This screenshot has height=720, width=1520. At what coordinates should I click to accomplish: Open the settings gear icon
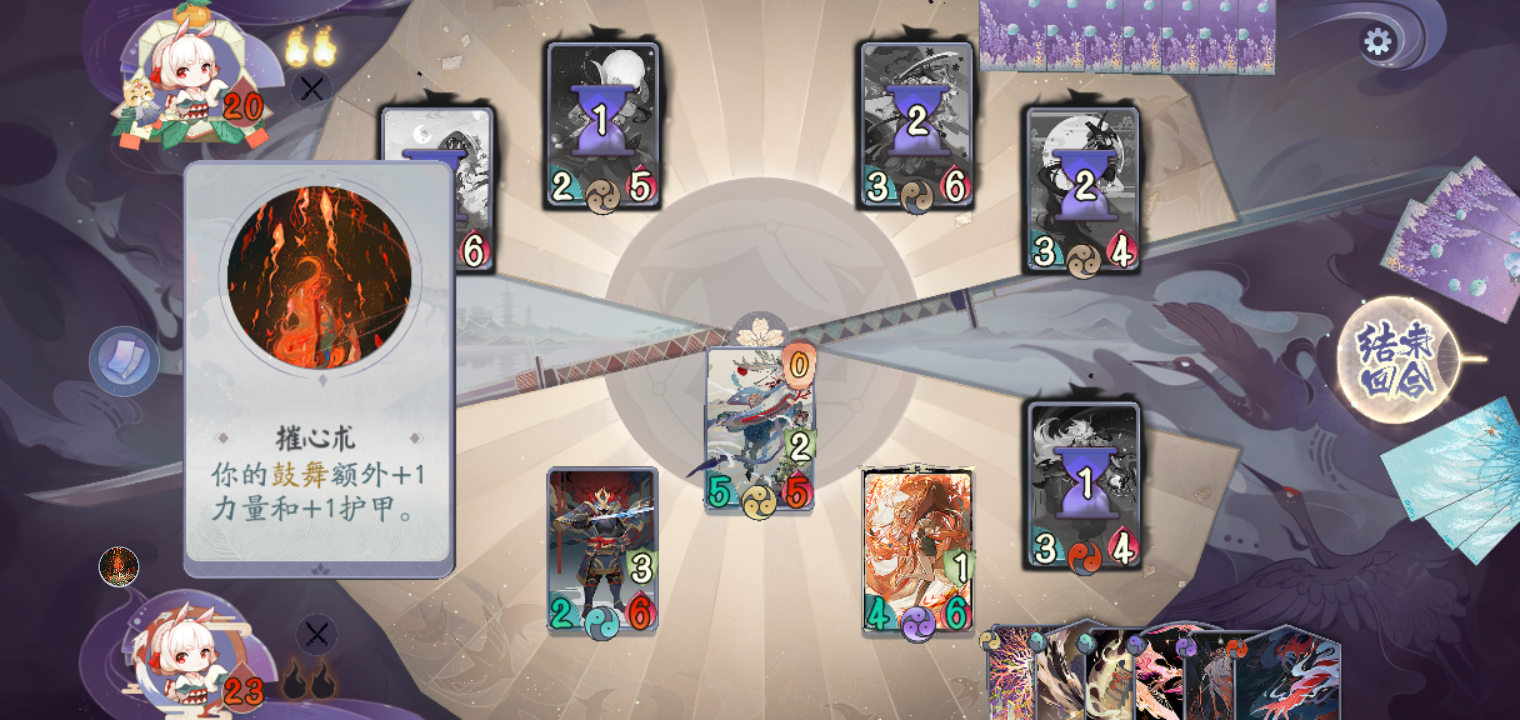(x=1380, y=42)
